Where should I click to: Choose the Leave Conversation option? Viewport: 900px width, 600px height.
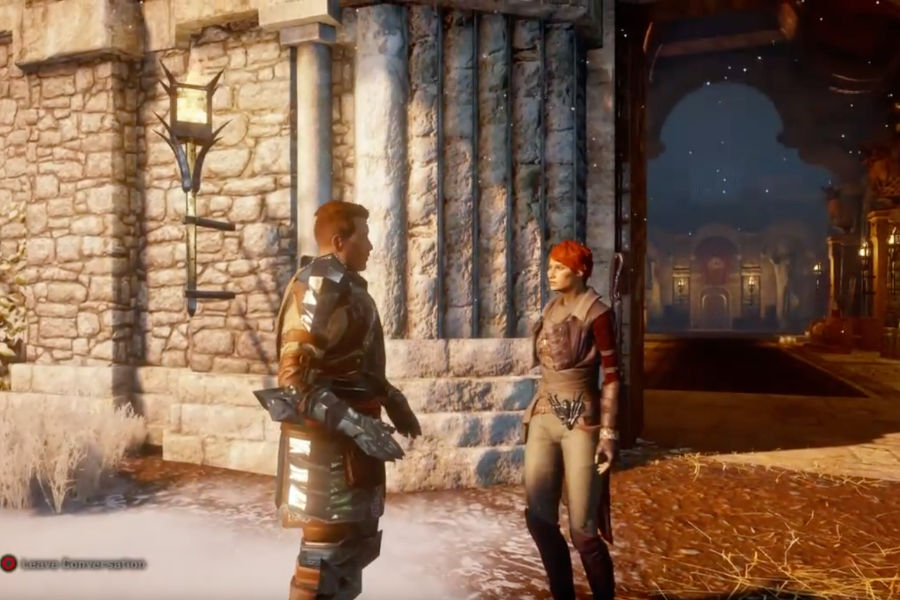76,564
